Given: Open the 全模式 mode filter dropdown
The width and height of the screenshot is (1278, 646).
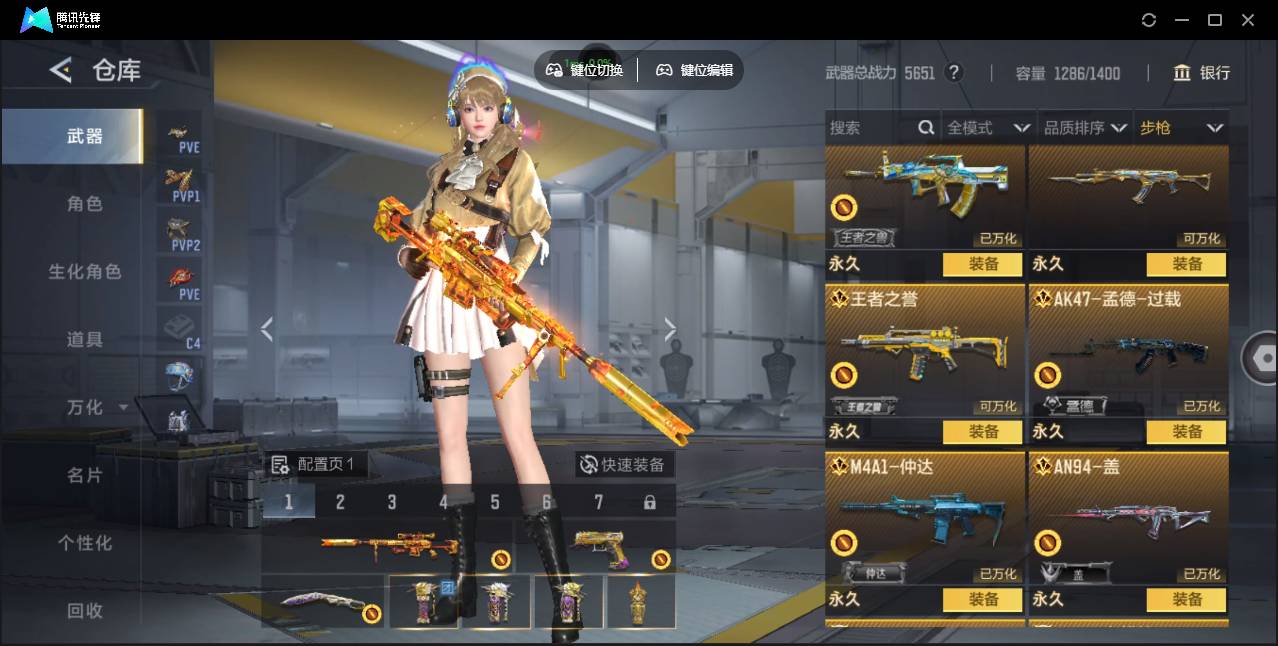Looking at the screenshot, I should (988, 128).
